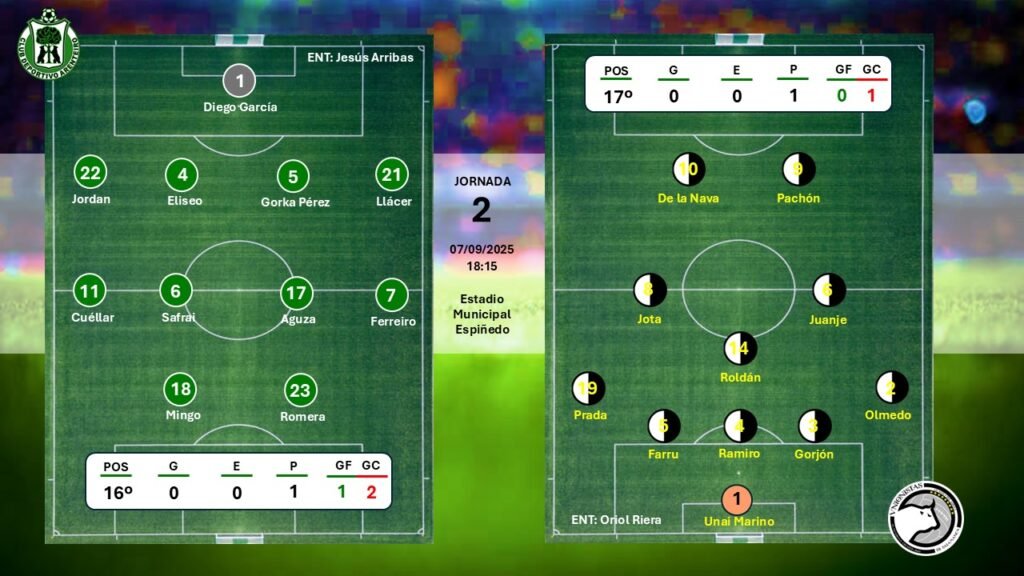This screenshot has width=1024, height=576.
Task: Click Aguza's number 17 token
Action: point(297,294)
